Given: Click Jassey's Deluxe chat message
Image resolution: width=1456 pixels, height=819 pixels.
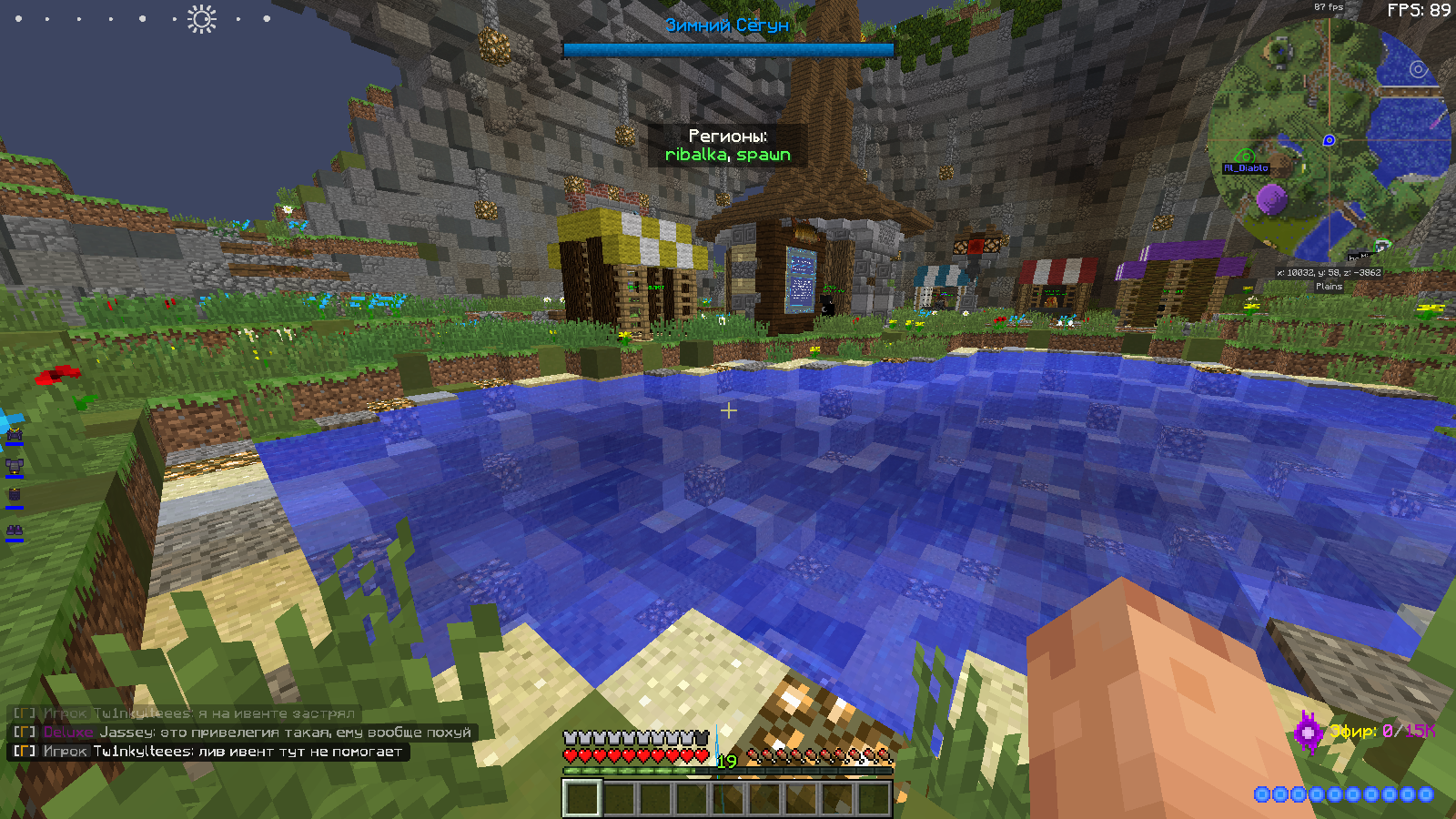Looking at the screenshot, I should [x=242, y=733].
